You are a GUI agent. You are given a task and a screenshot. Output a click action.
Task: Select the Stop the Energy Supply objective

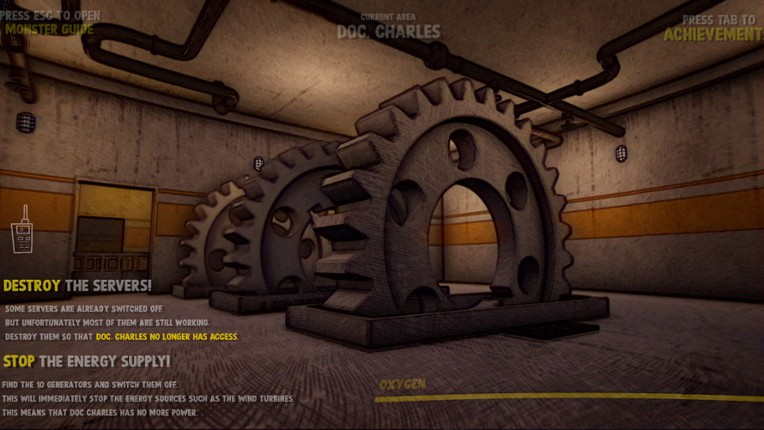(86, 360)
